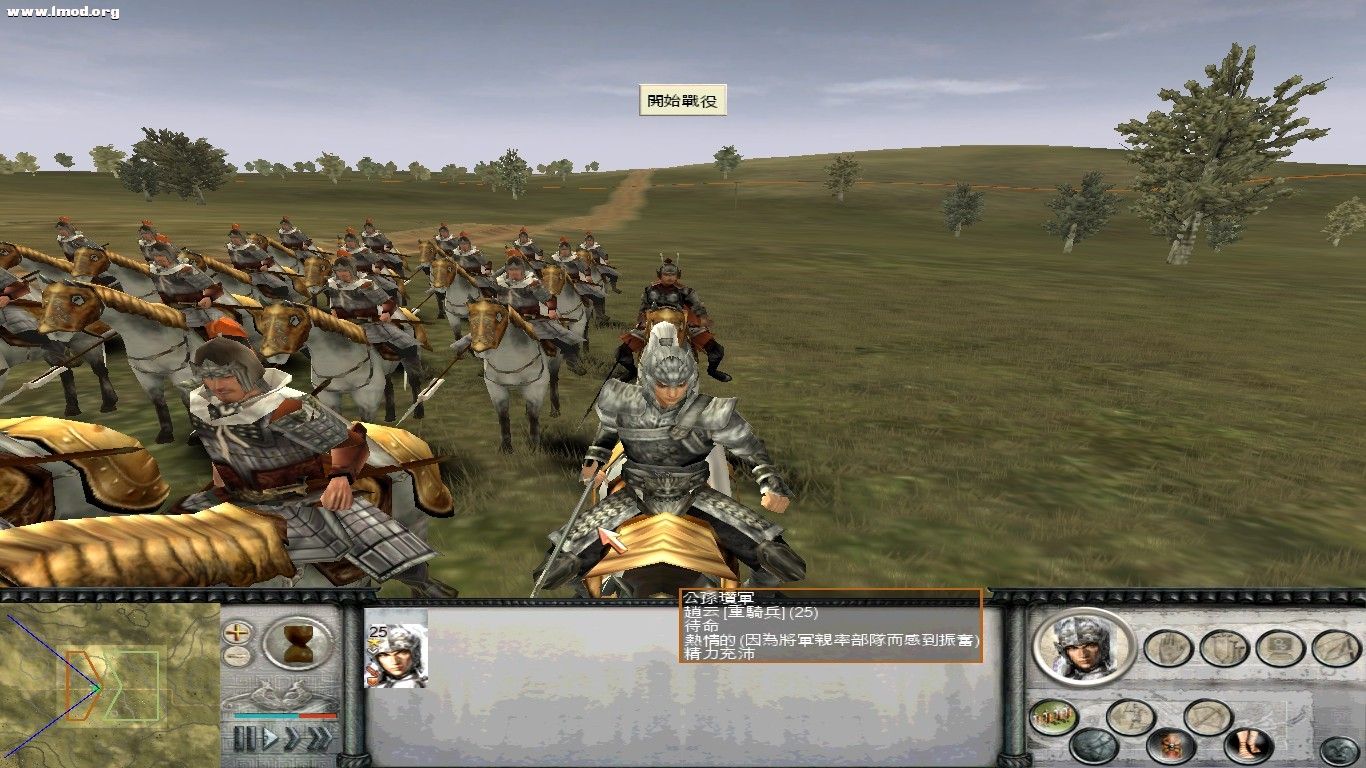This screenshot has width=1366, height=768.
Task: Click the halt order hand icon
Action: [x=1166, y=648]
